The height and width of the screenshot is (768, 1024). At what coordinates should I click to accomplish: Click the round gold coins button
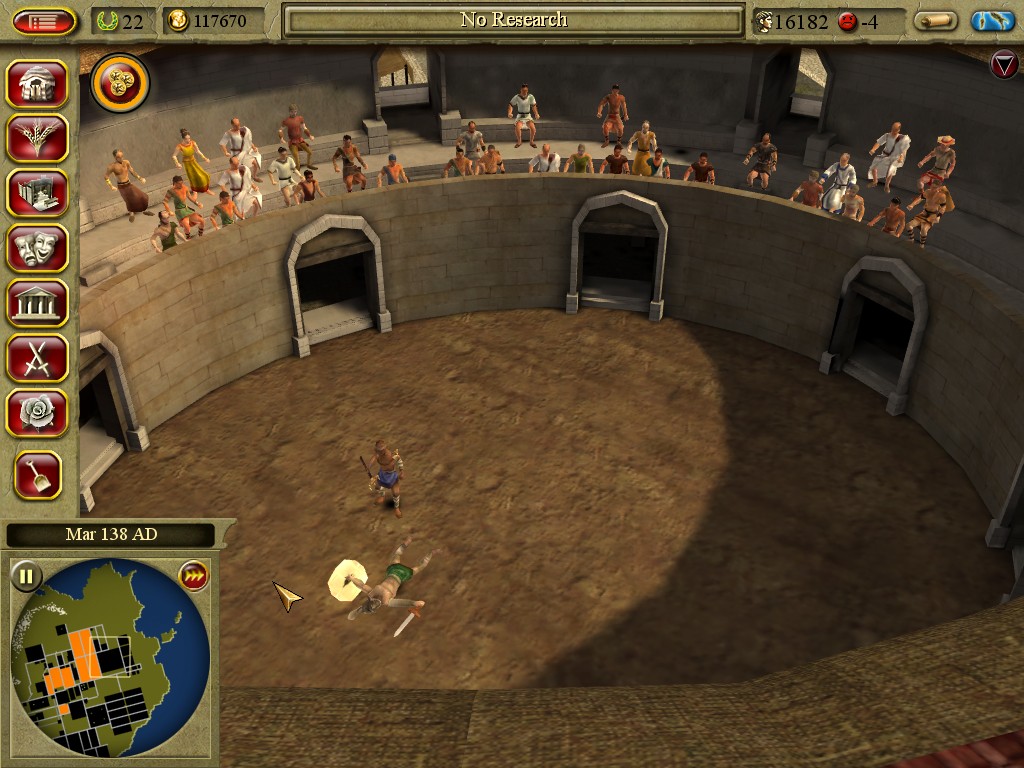pyautogui.click(x=120, y=84)
